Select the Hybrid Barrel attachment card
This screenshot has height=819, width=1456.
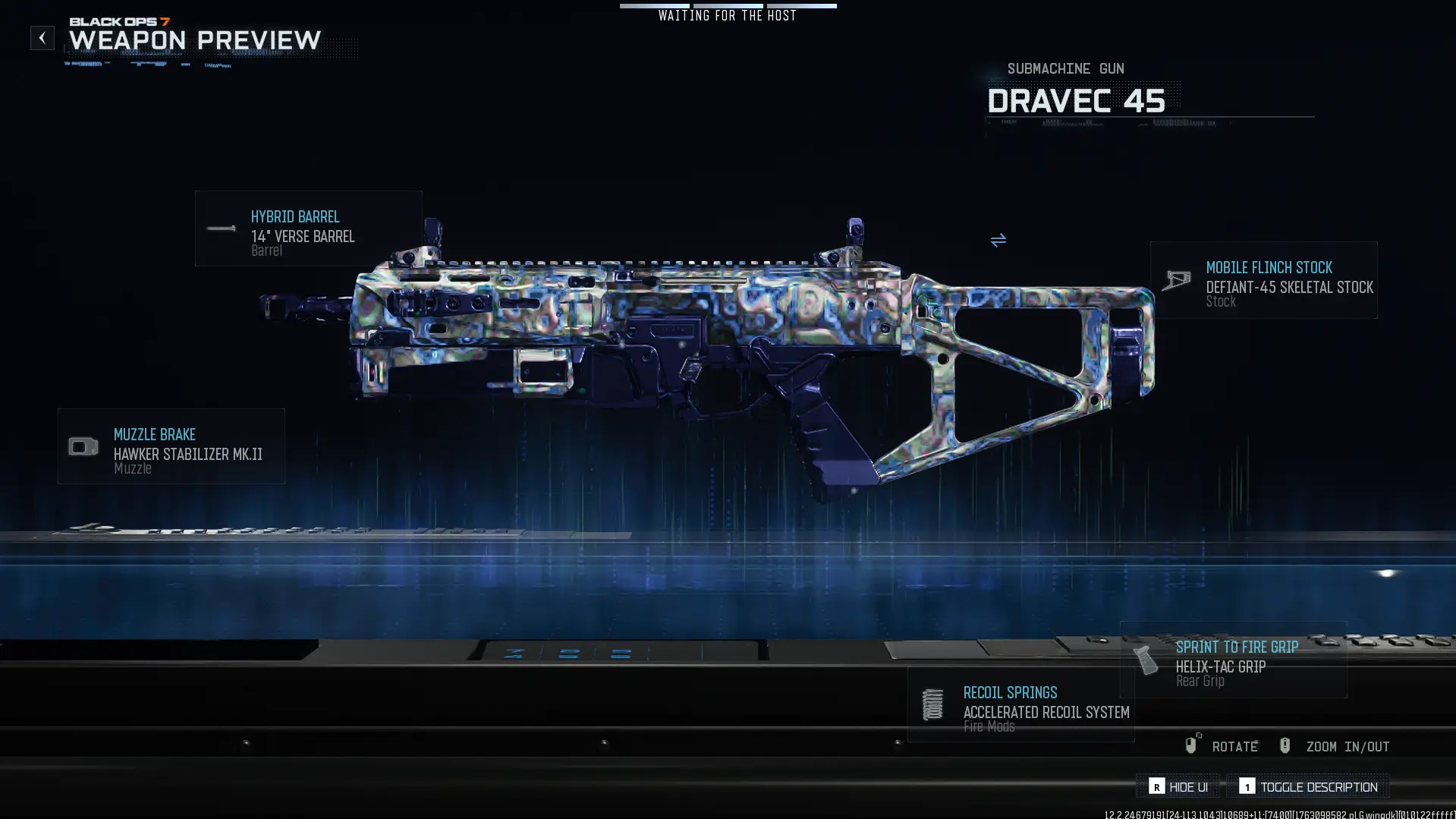[x=308, y=228]
